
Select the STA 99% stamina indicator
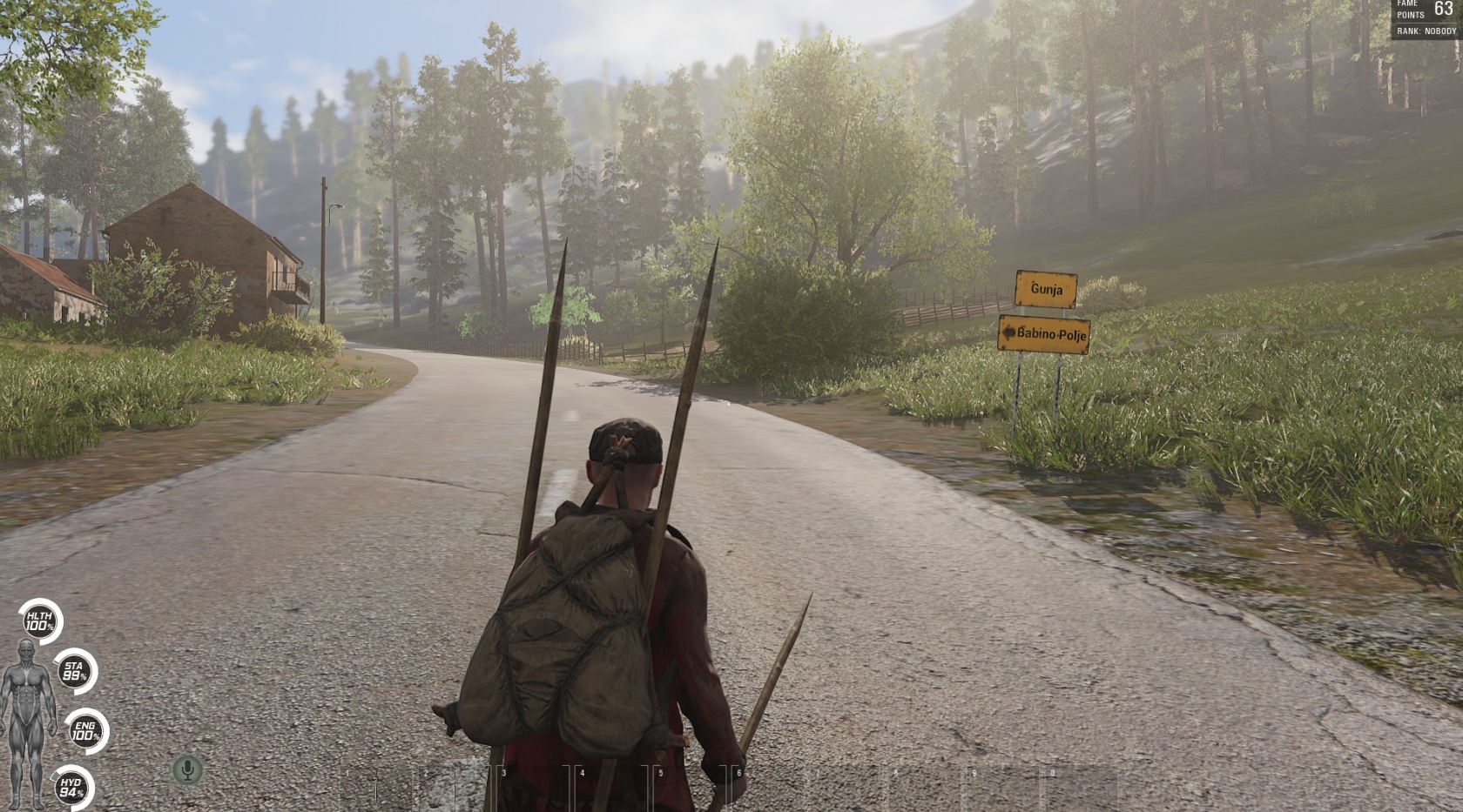(x=74, y=670)
